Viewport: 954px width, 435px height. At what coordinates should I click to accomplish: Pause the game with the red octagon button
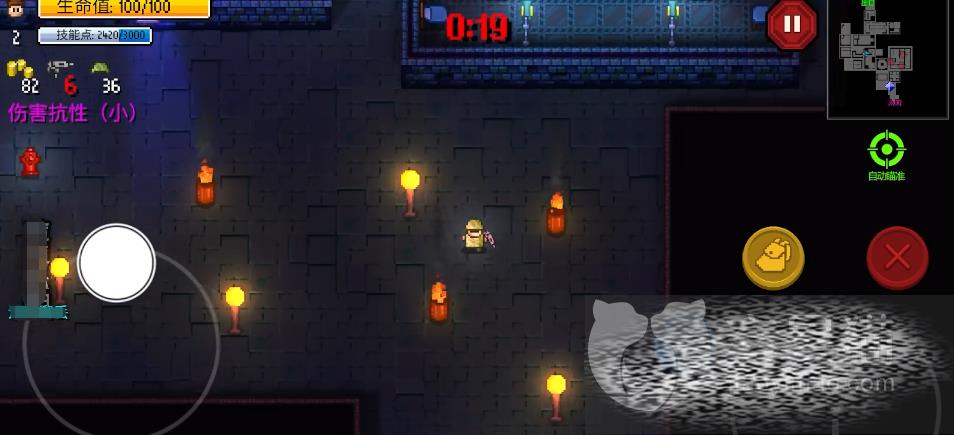point(792,24)
